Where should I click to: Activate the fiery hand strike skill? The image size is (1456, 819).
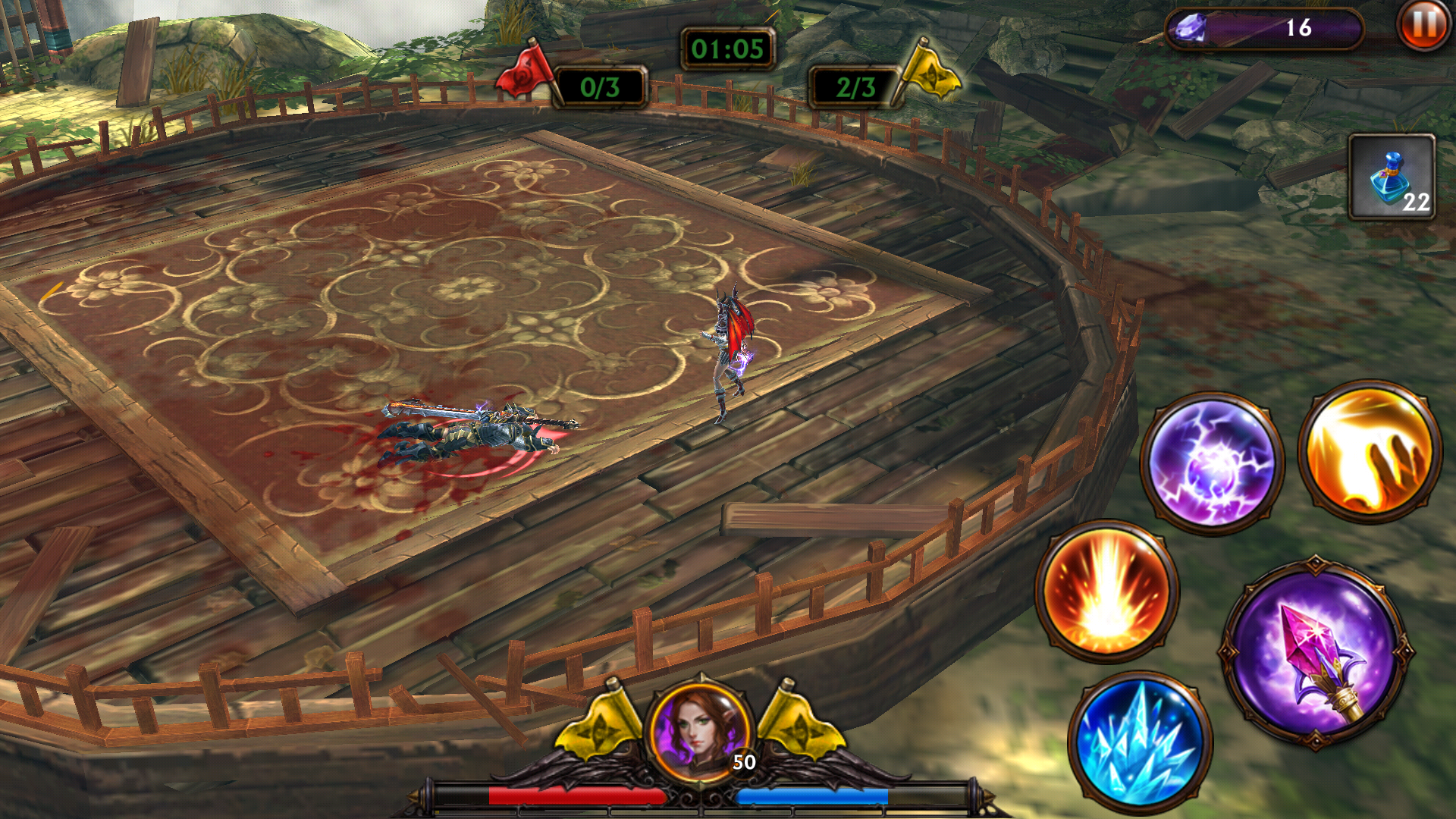pos(1370,453)
